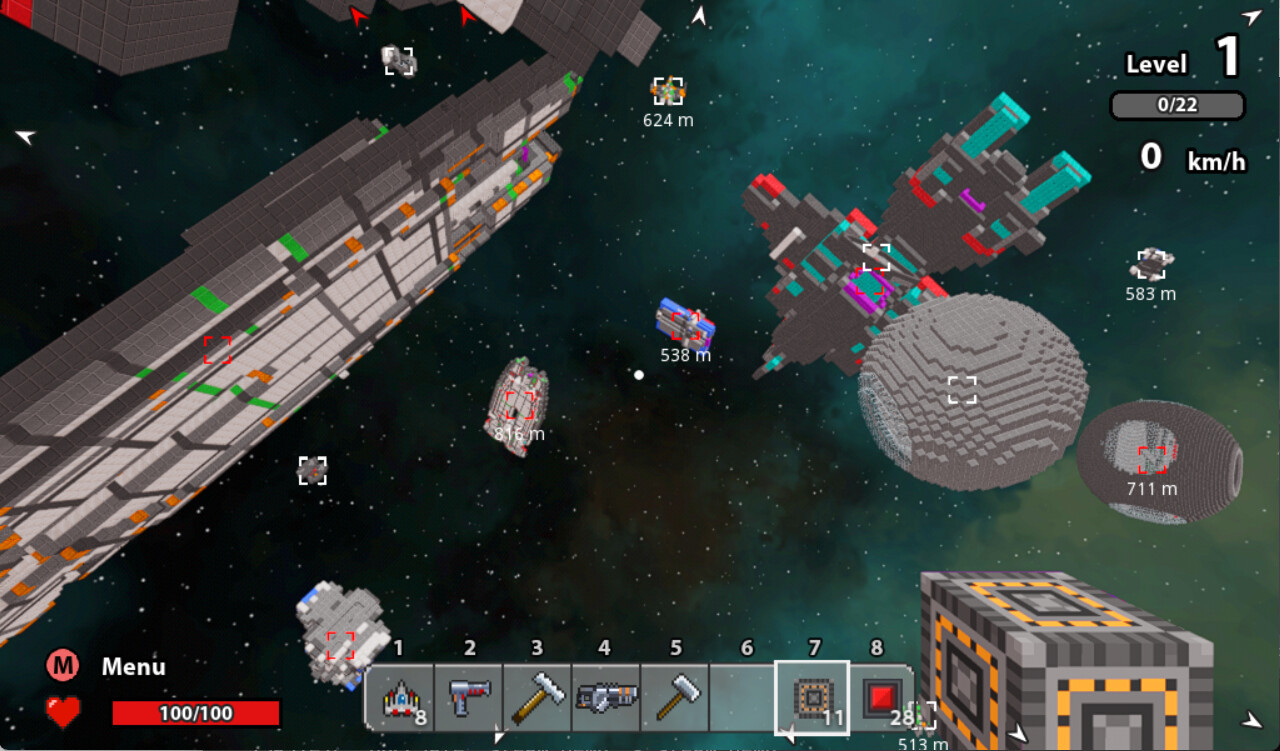
Task: Select the heavy rifle in hotbar slot 4
Action: coord(606,697)
